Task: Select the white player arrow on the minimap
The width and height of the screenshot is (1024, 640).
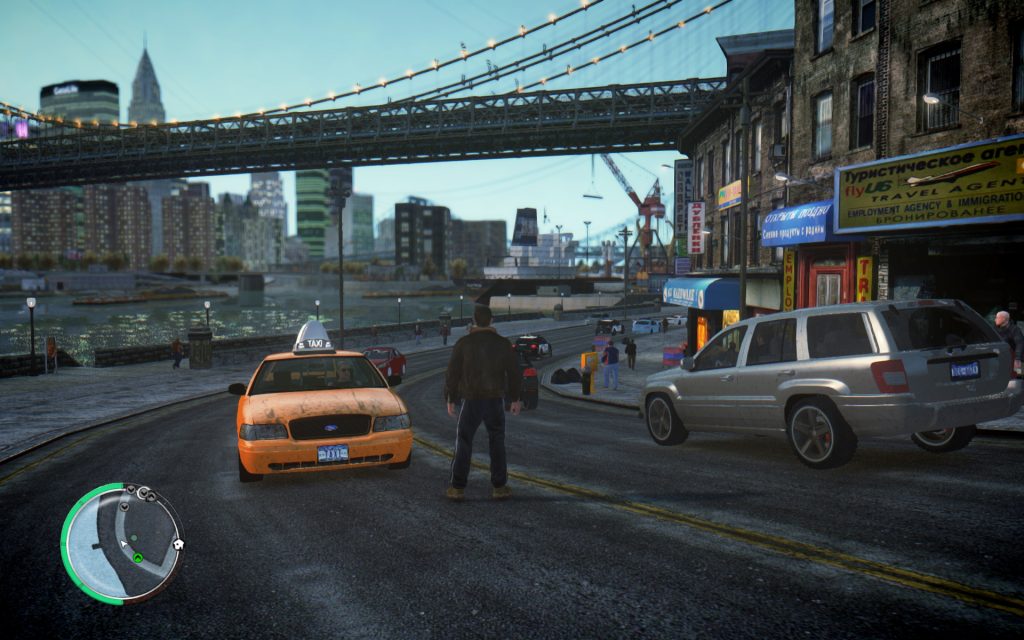Action: (x=124, y=545)
